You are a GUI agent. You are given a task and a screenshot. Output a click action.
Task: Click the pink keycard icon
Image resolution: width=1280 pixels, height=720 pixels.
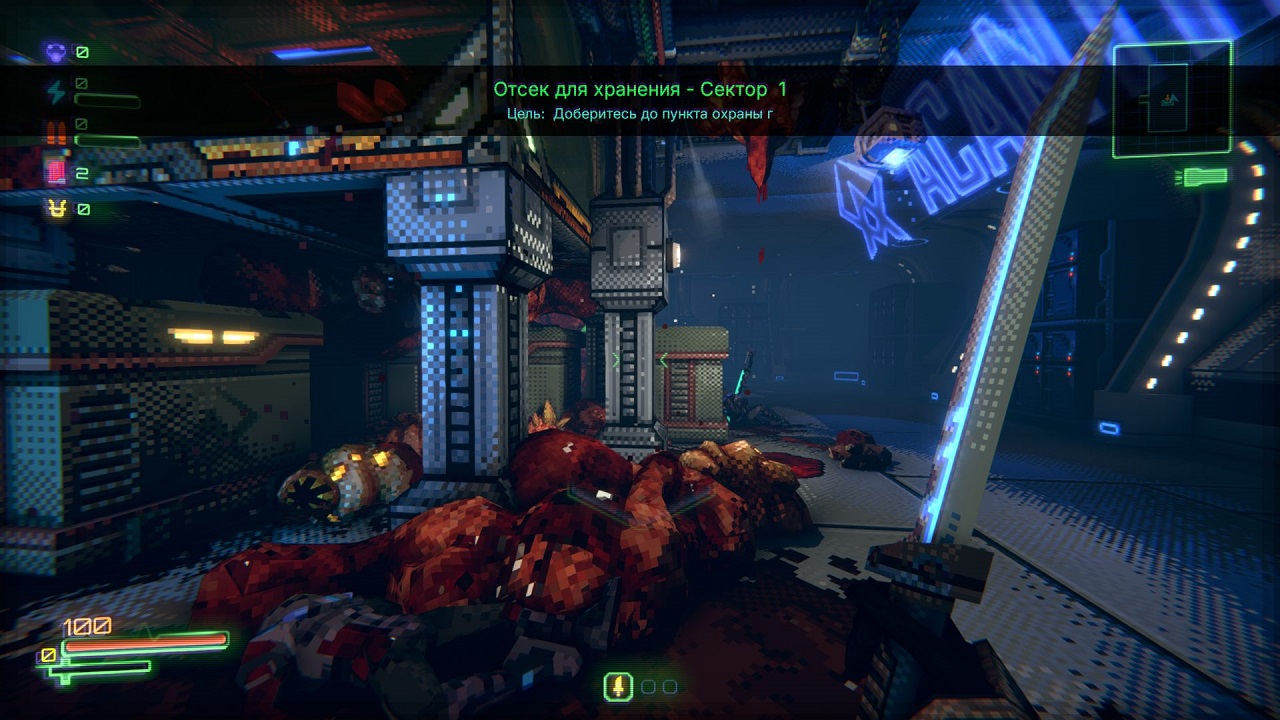pos(55,173)
